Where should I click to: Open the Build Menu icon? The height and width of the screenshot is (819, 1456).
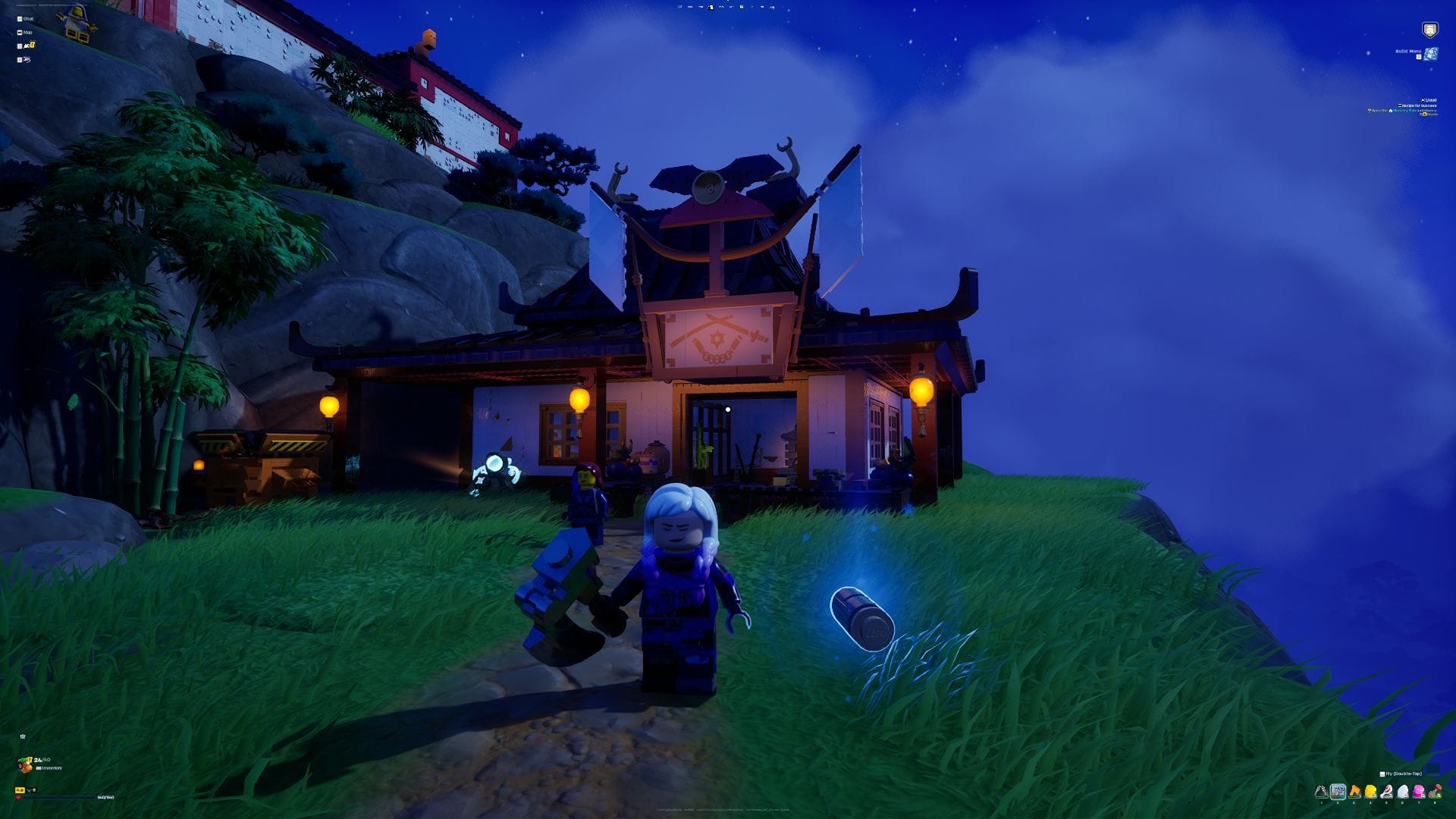(1430, 54)
